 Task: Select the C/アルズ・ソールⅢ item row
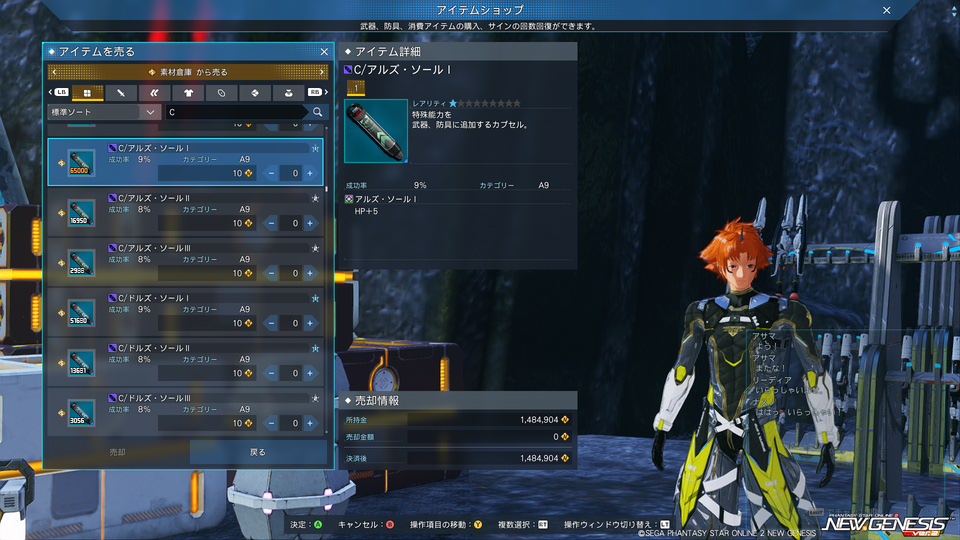[x=185, y=259]
